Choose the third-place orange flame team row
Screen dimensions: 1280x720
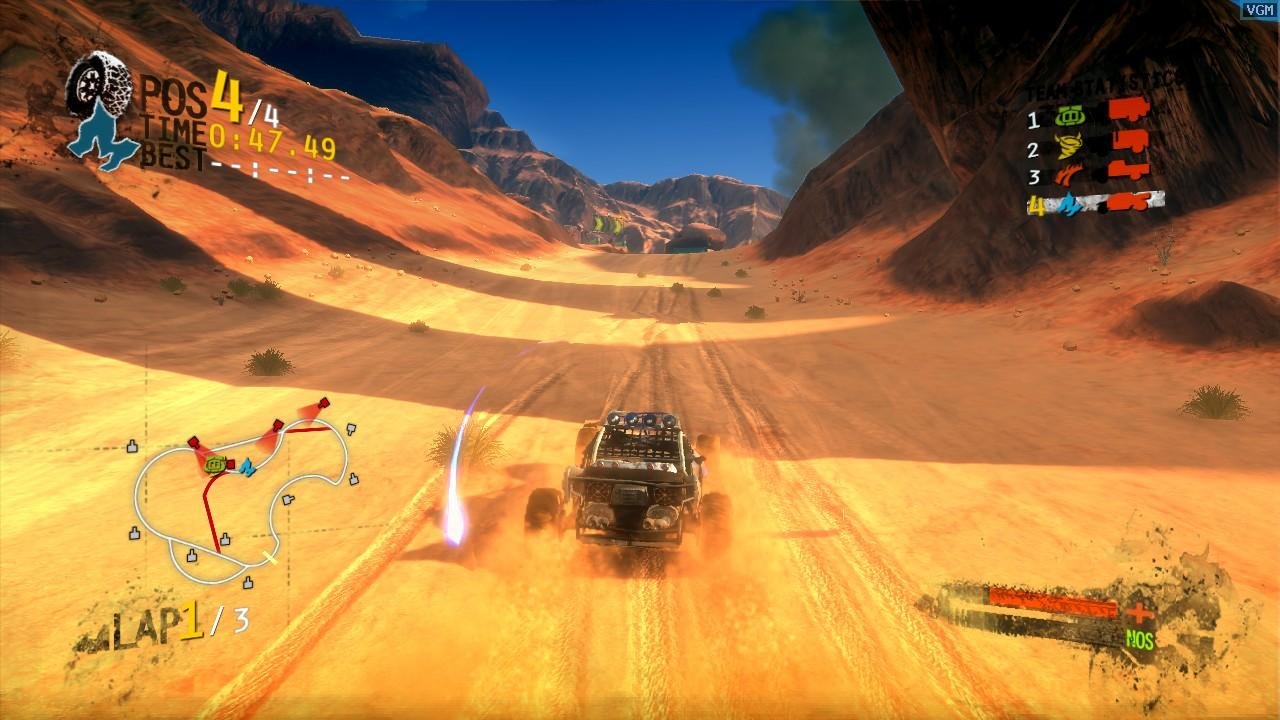[x=1090, y=175]
